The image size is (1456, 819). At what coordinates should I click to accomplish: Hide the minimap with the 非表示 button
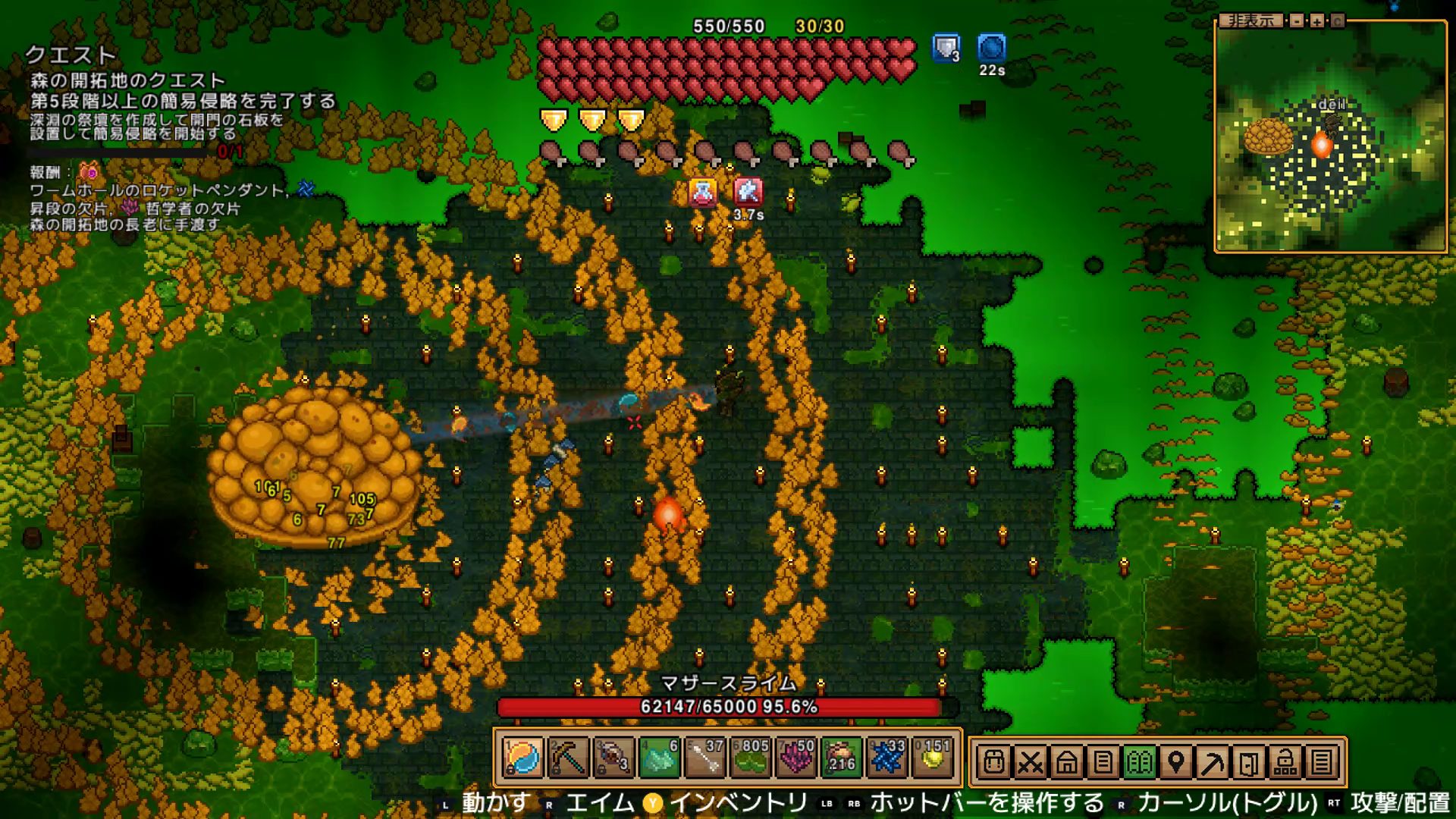point(1250,20)
